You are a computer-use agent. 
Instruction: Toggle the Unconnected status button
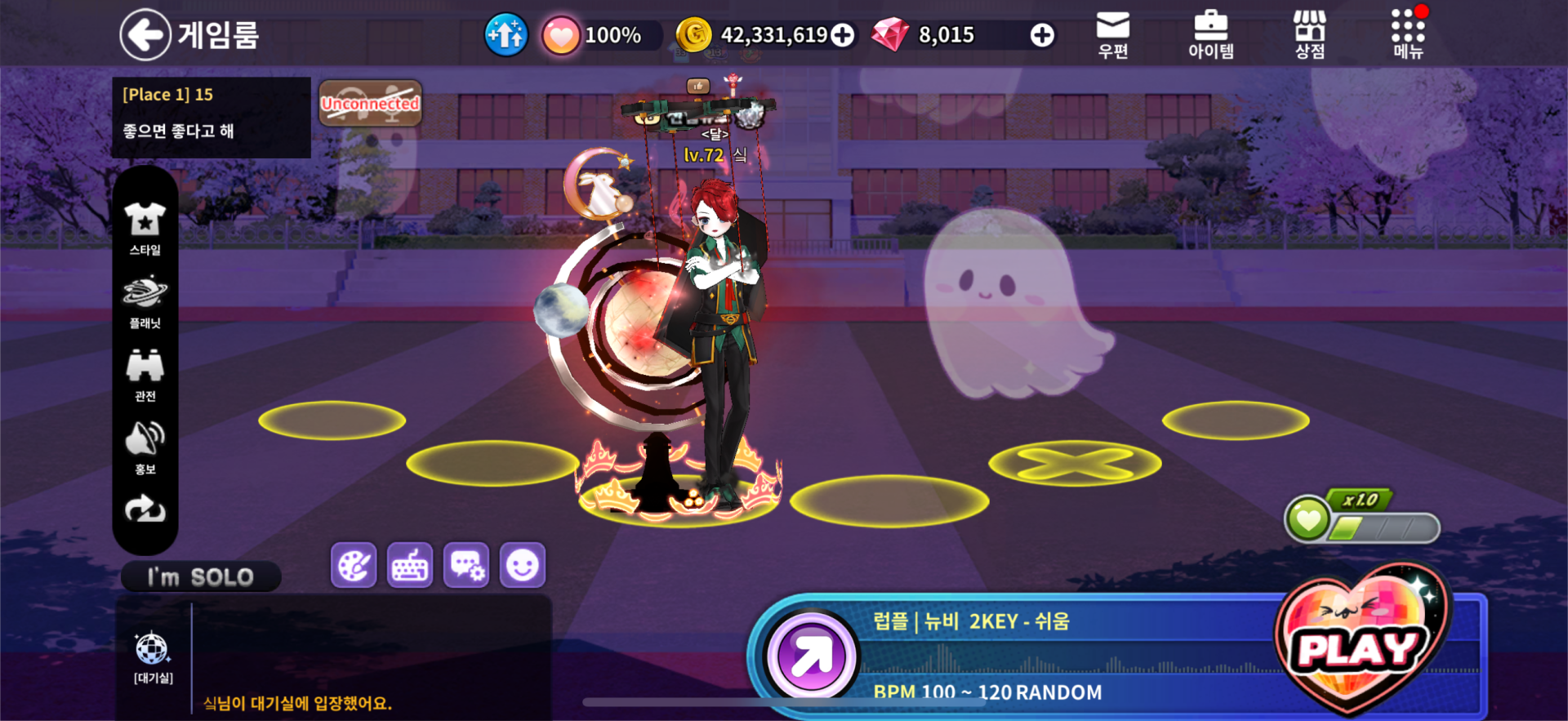(370, 104)
